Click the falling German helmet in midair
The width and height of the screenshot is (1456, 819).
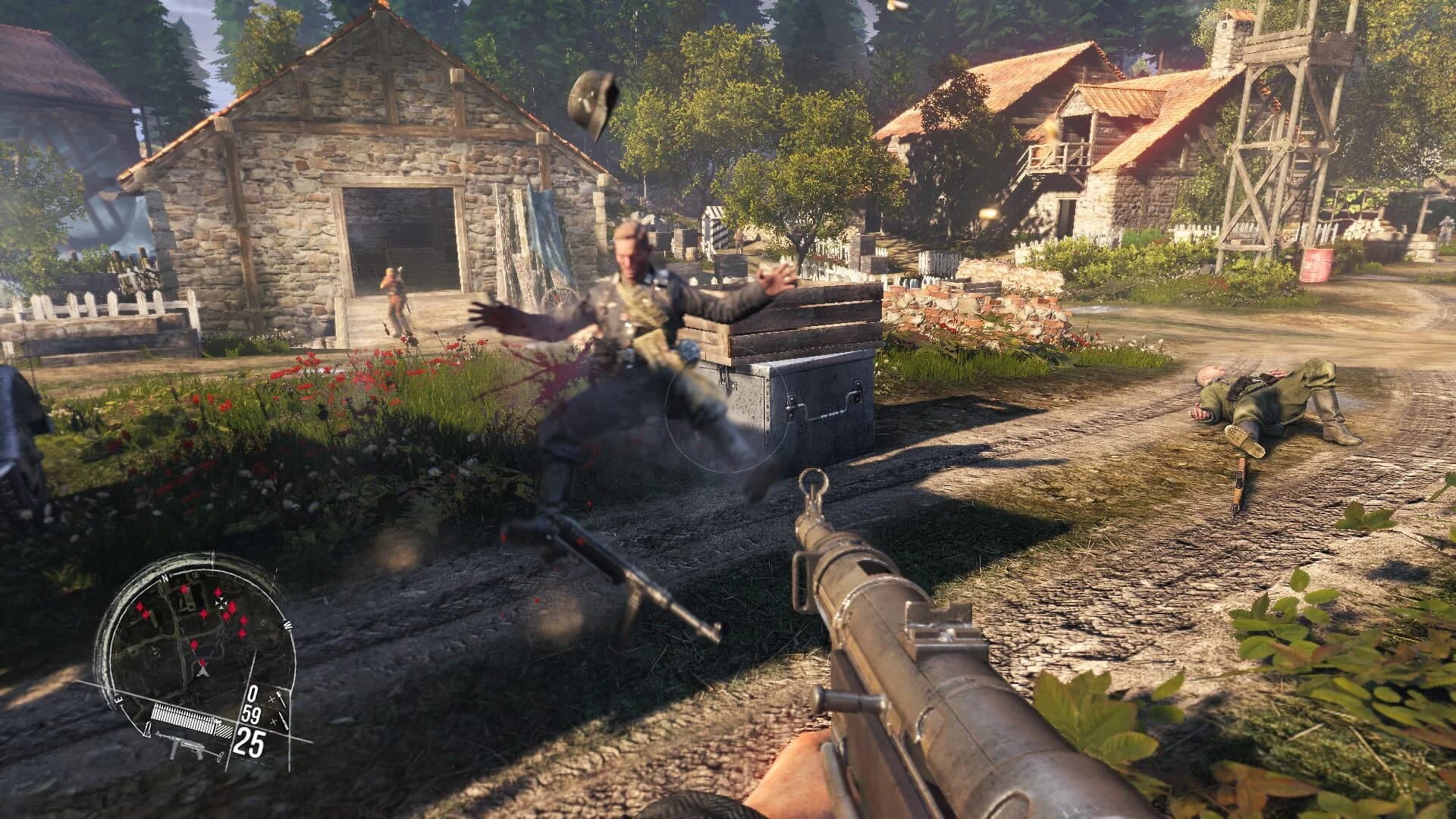591,99
